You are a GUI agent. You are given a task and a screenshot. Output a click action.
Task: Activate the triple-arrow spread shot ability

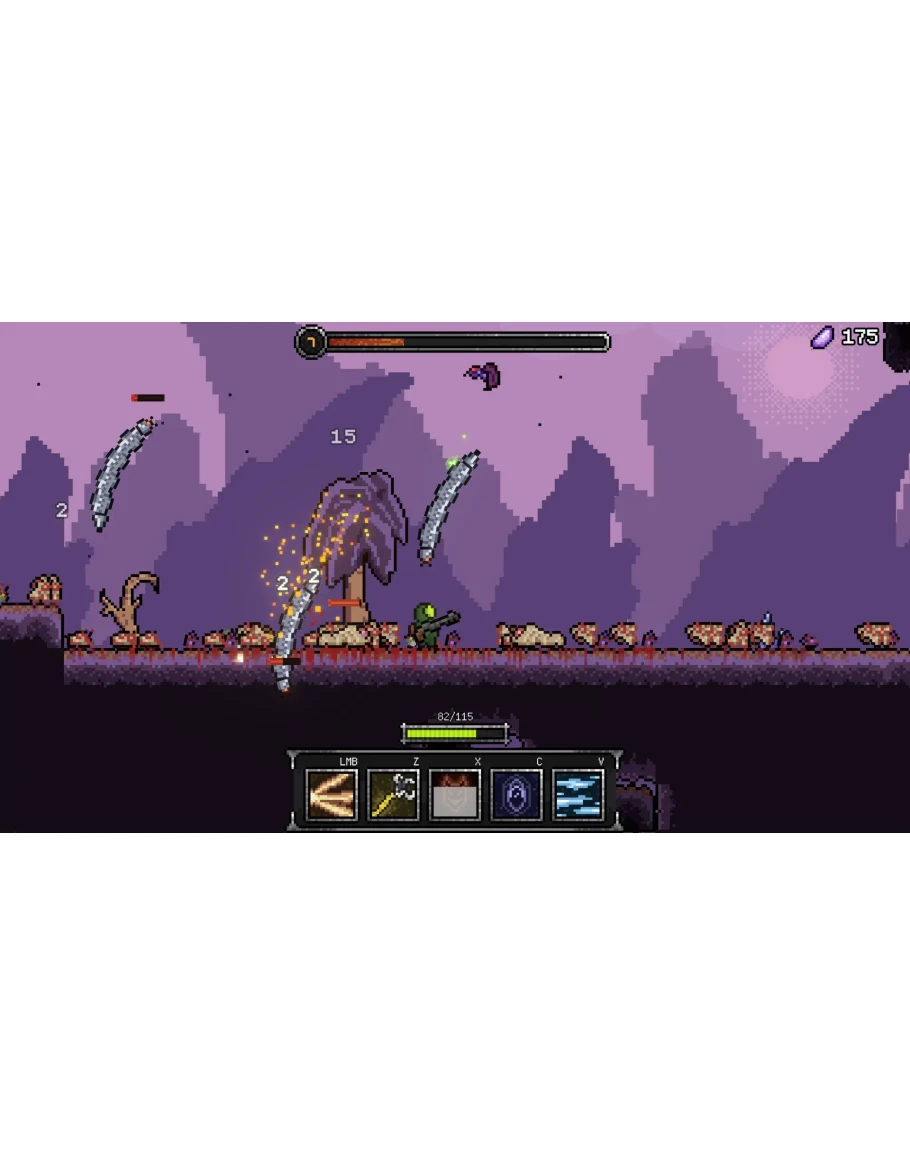click(332, 795)
